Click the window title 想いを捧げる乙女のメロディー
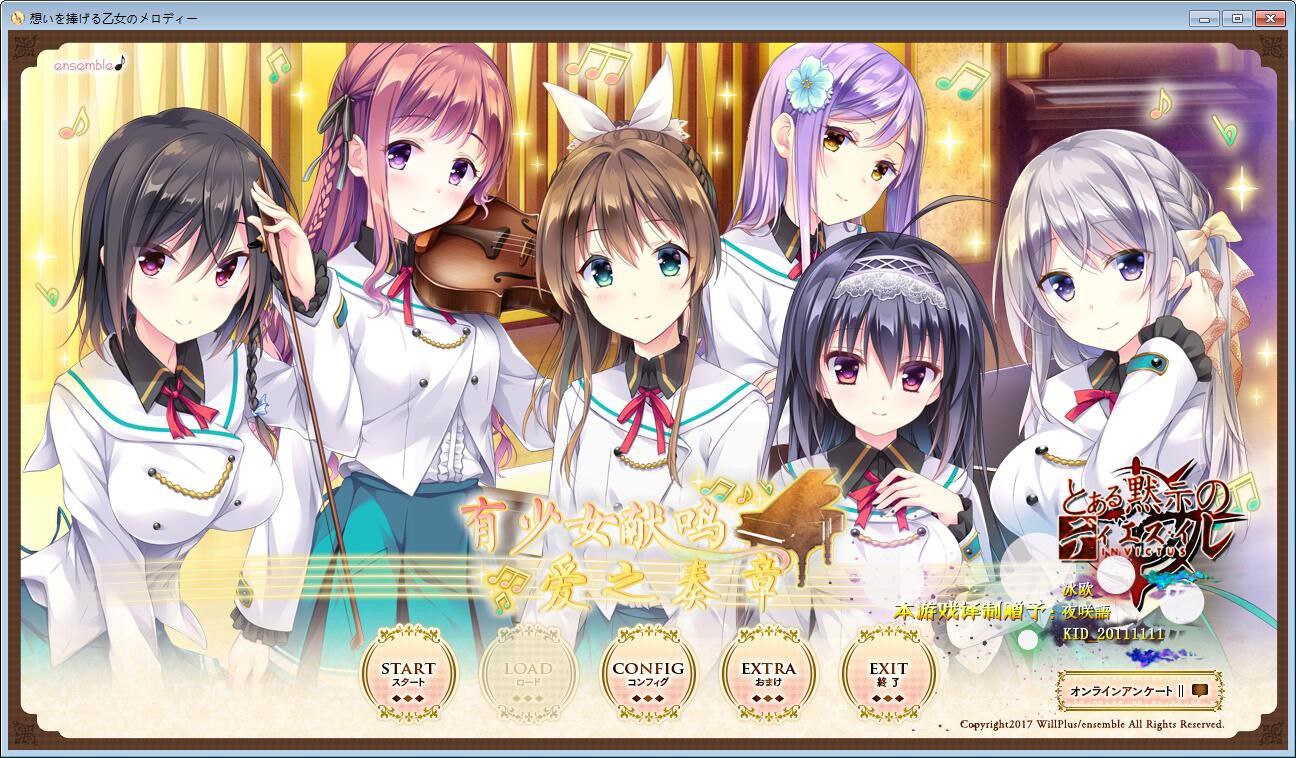 tap(115, 16)
